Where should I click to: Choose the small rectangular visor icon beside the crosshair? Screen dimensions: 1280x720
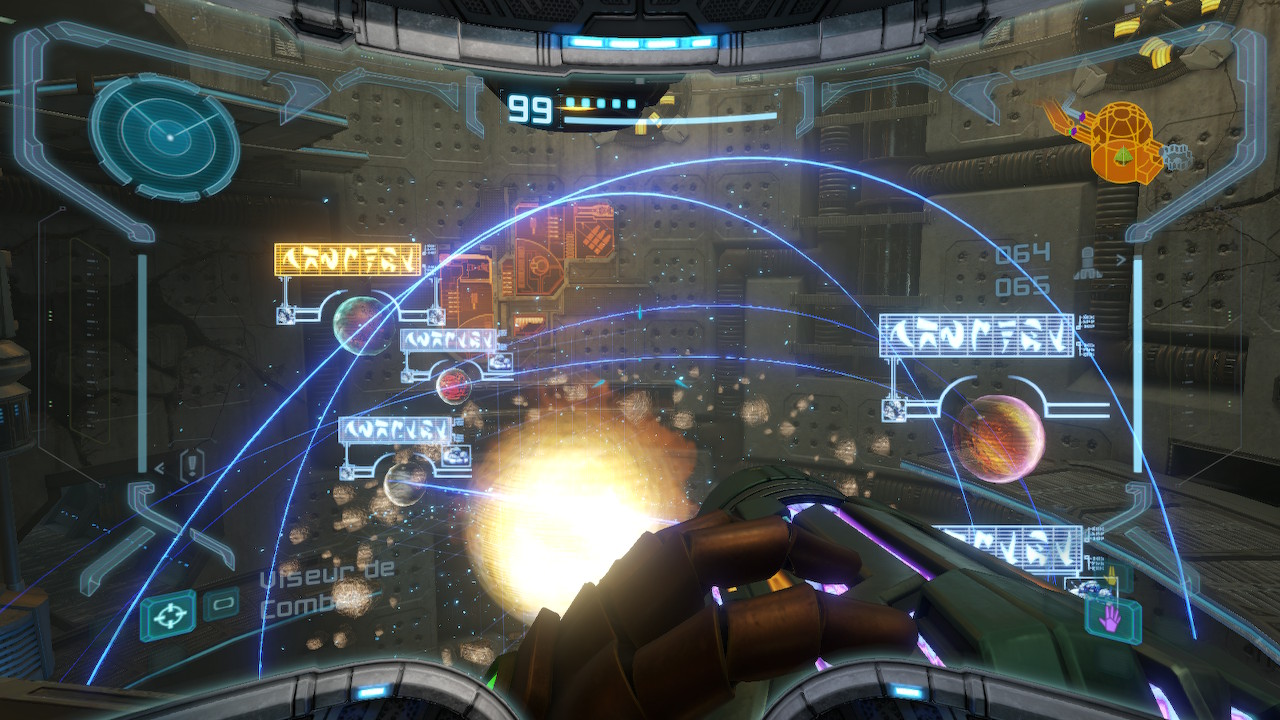click(x=221, y=604)
